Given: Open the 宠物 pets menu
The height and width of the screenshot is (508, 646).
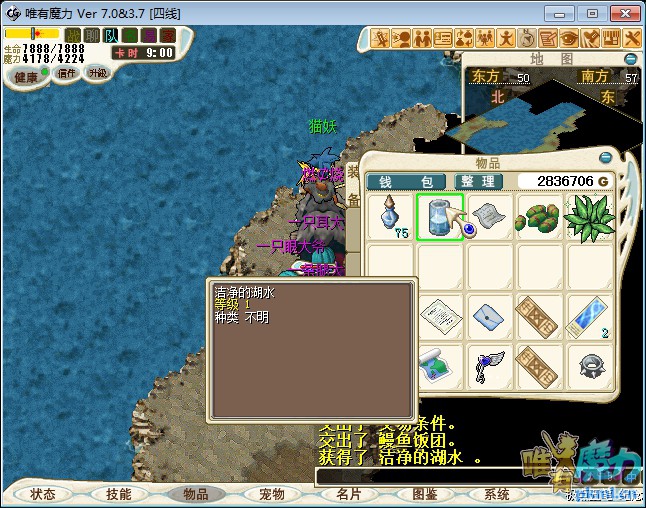Looking at the screenshot, I should coord(271,494).
